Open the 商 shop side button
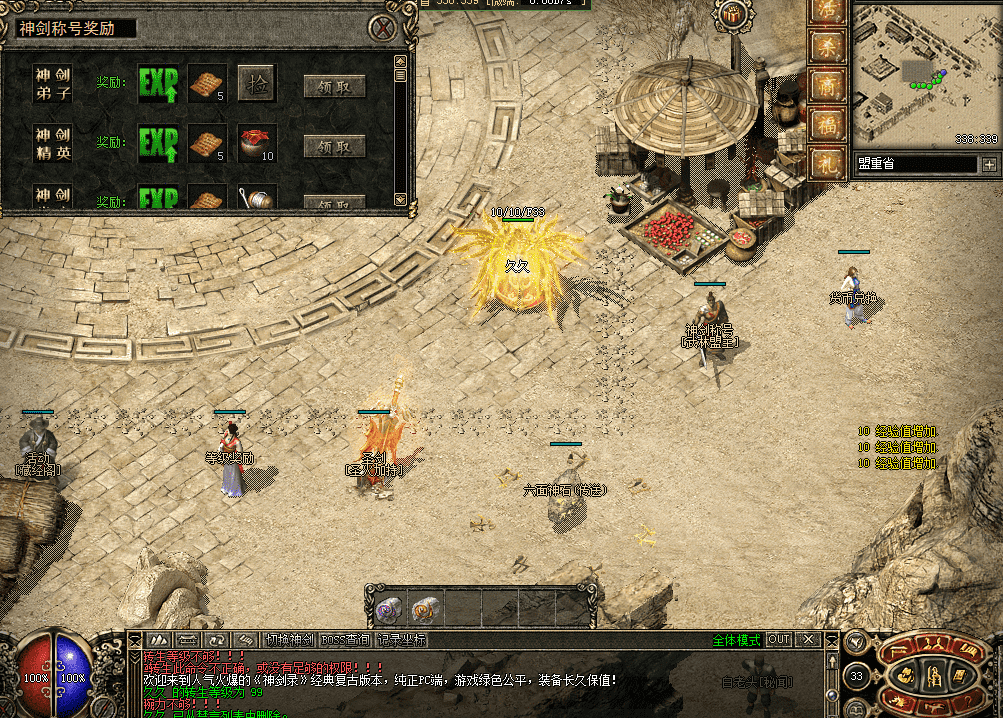Viewport: 1003px width, 718px height. pyautogui.click(x=826, y=87)
